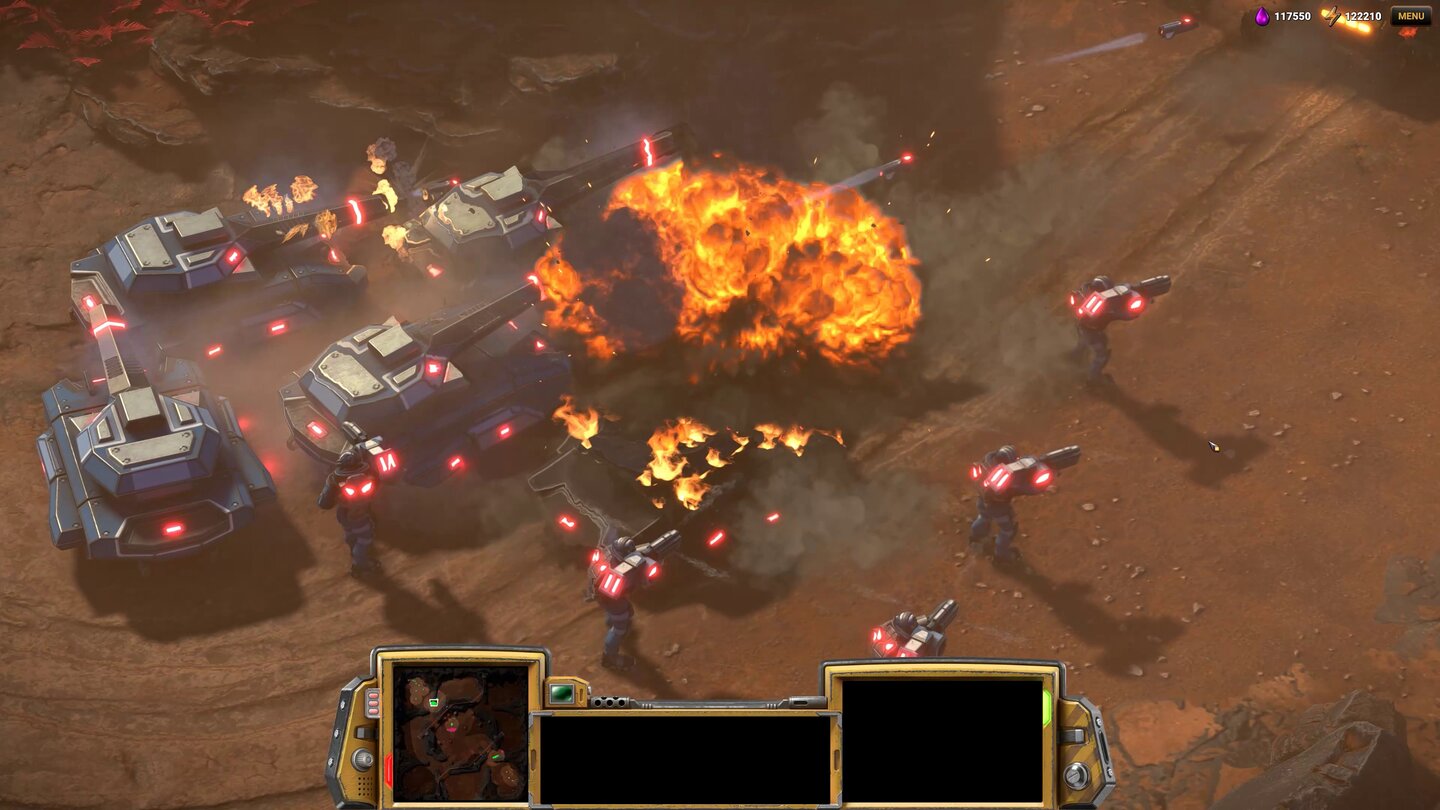This screenshot has width=1440, height=810.
Task: Click the pink enemy dot on the minimap
Action: [x=452, y=728]
